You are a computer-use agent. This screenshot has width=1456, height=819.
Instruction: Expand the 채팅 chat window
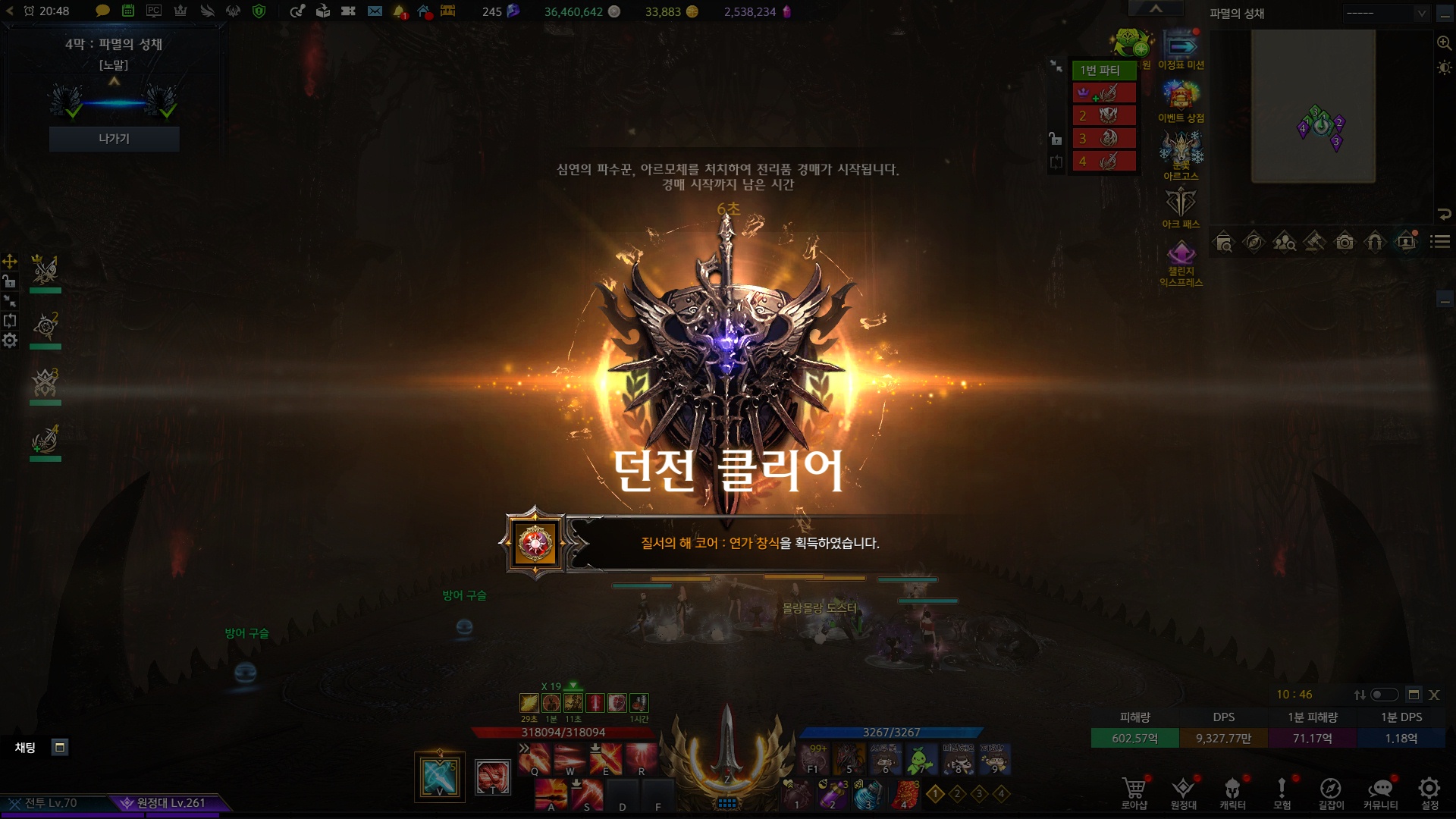pos(60,747)
